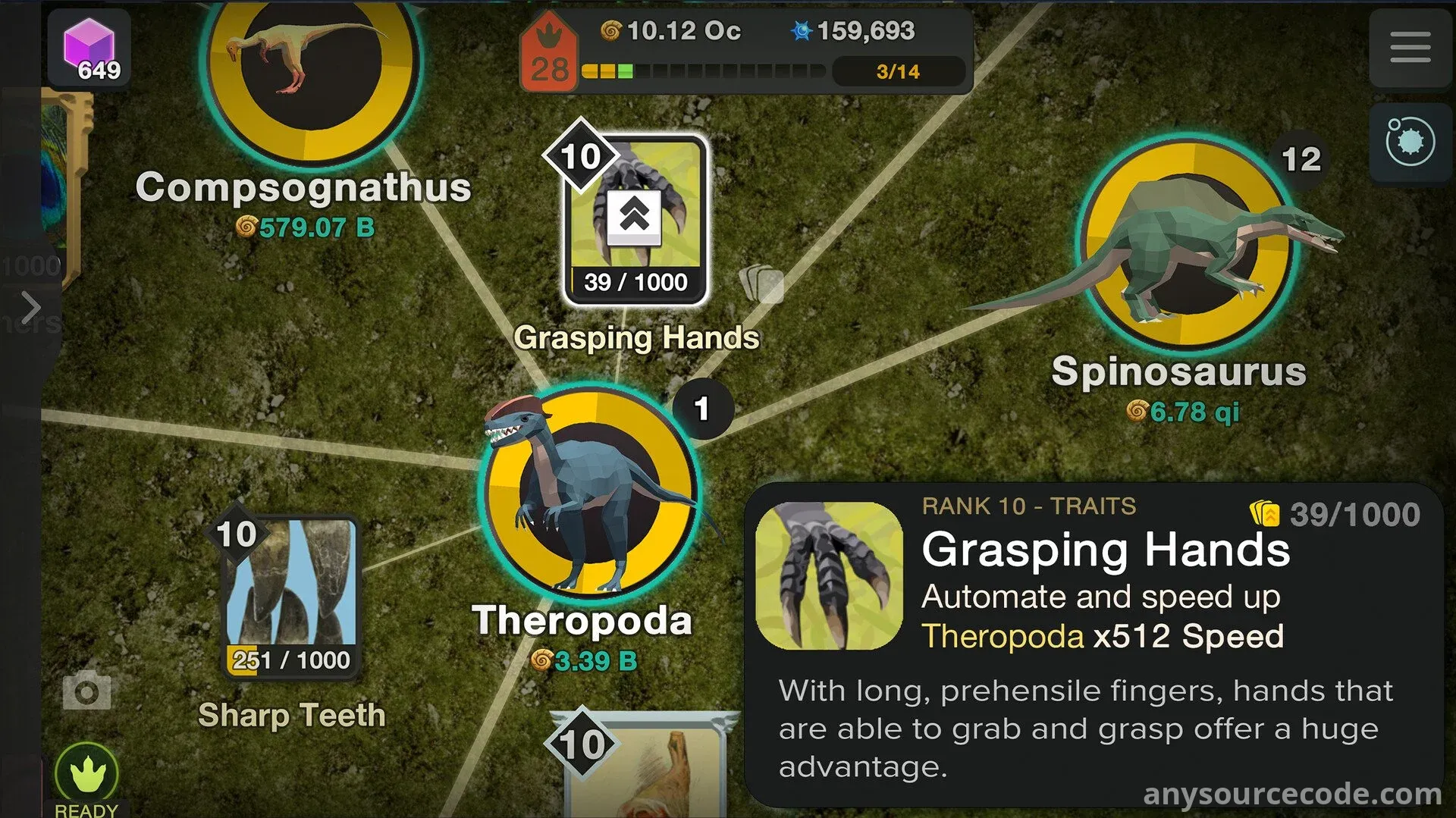
Task: Expand the left side panel arrow
Action: click(31, 307)
